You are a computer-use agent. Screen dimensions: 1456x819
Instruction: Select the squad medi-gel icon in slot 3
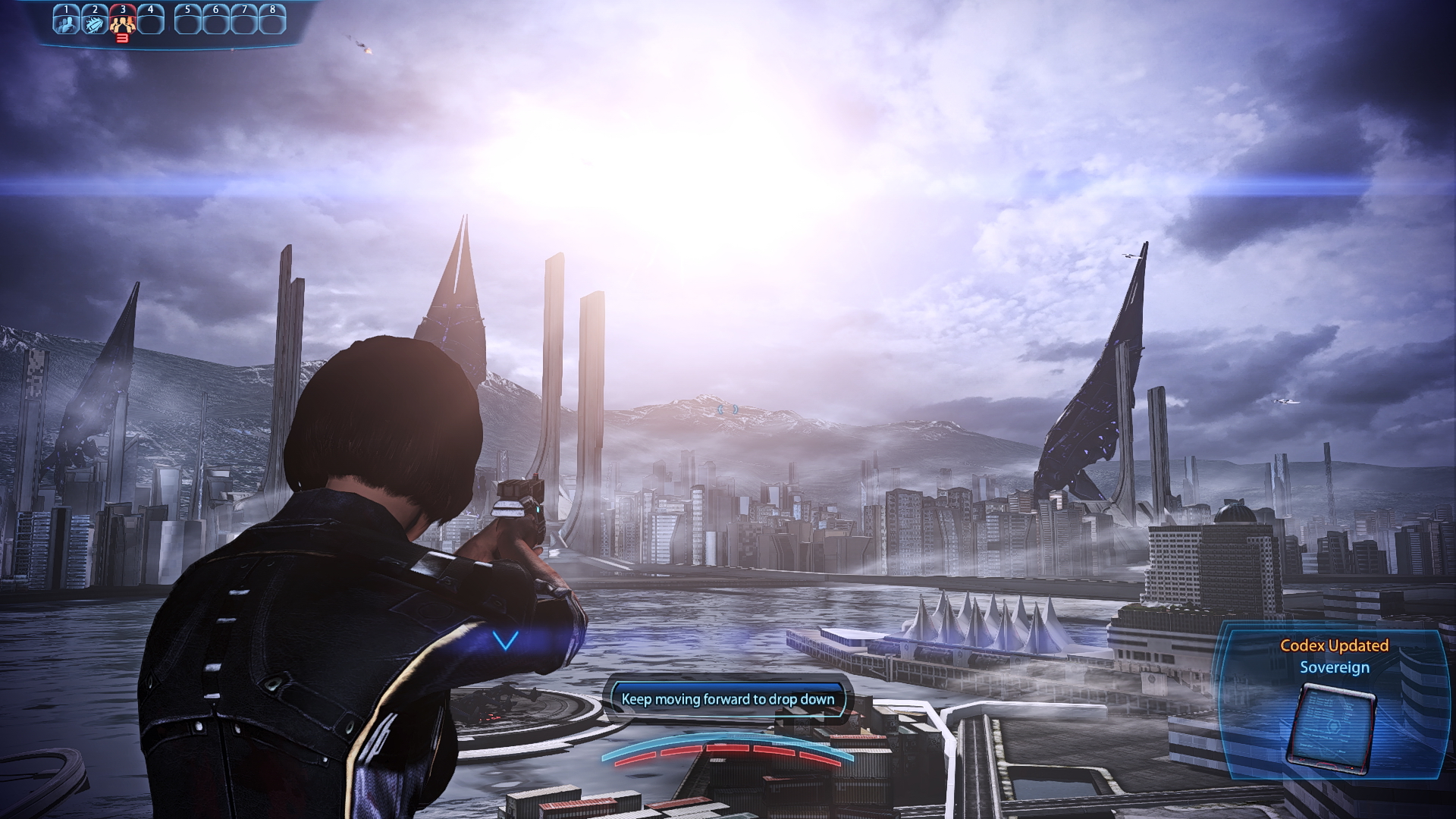pos(122,23)
